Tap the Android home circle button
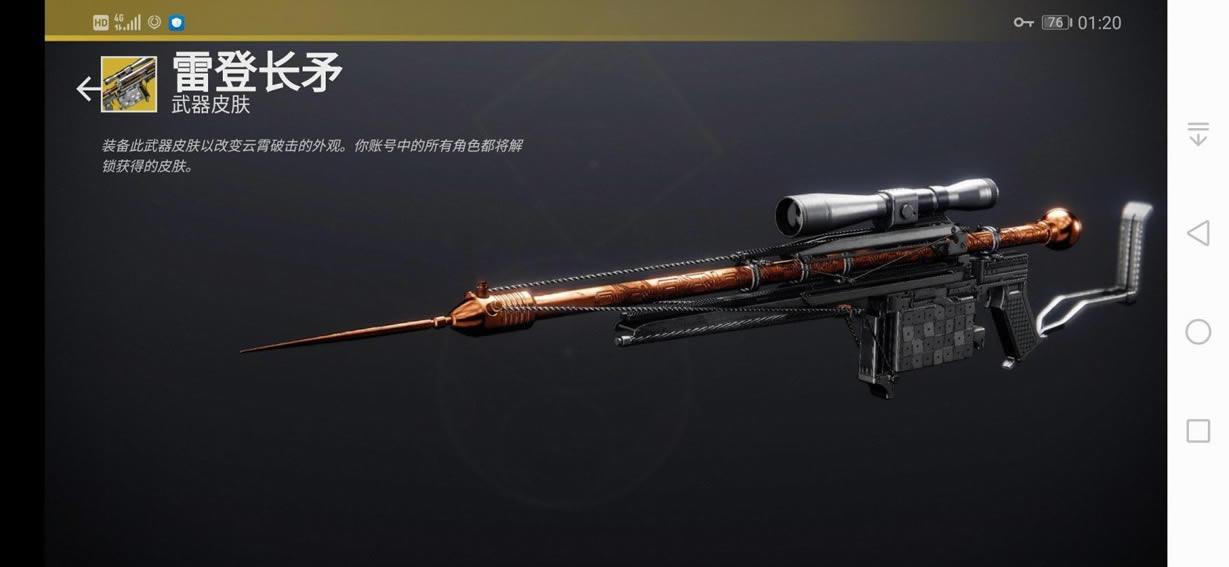The height and width of the screenshot is (567, 1229). 1198,333
